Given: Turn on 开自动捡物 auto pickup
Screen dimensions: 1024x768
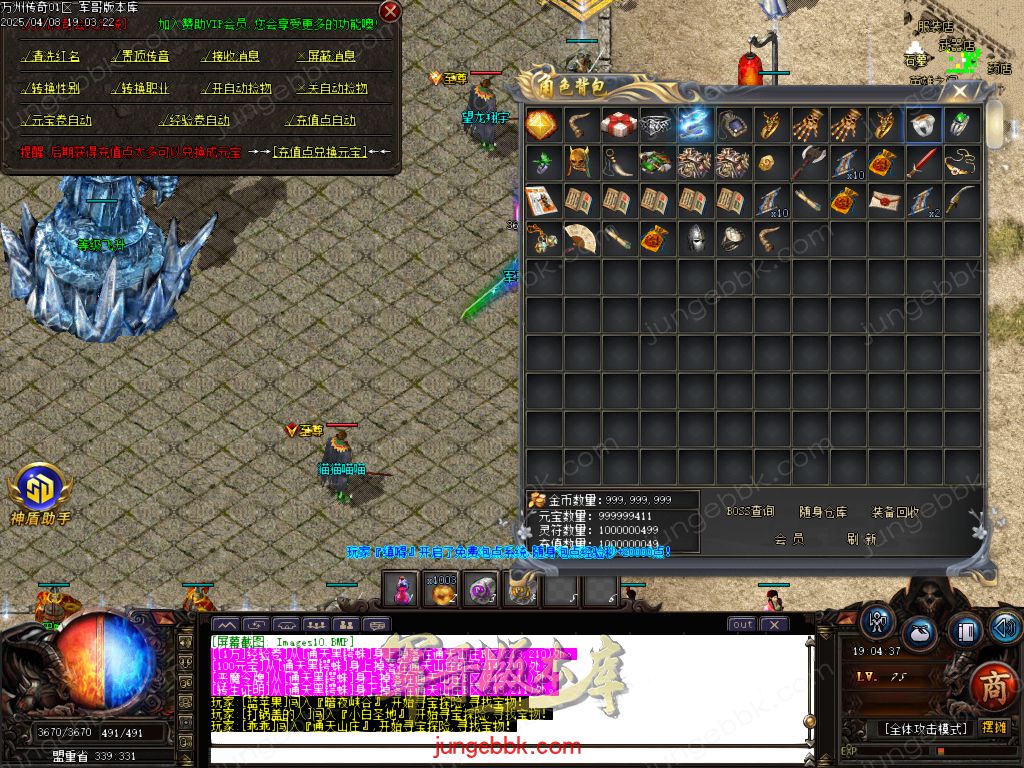Looking at the screenshot, I should pos(236,88).
